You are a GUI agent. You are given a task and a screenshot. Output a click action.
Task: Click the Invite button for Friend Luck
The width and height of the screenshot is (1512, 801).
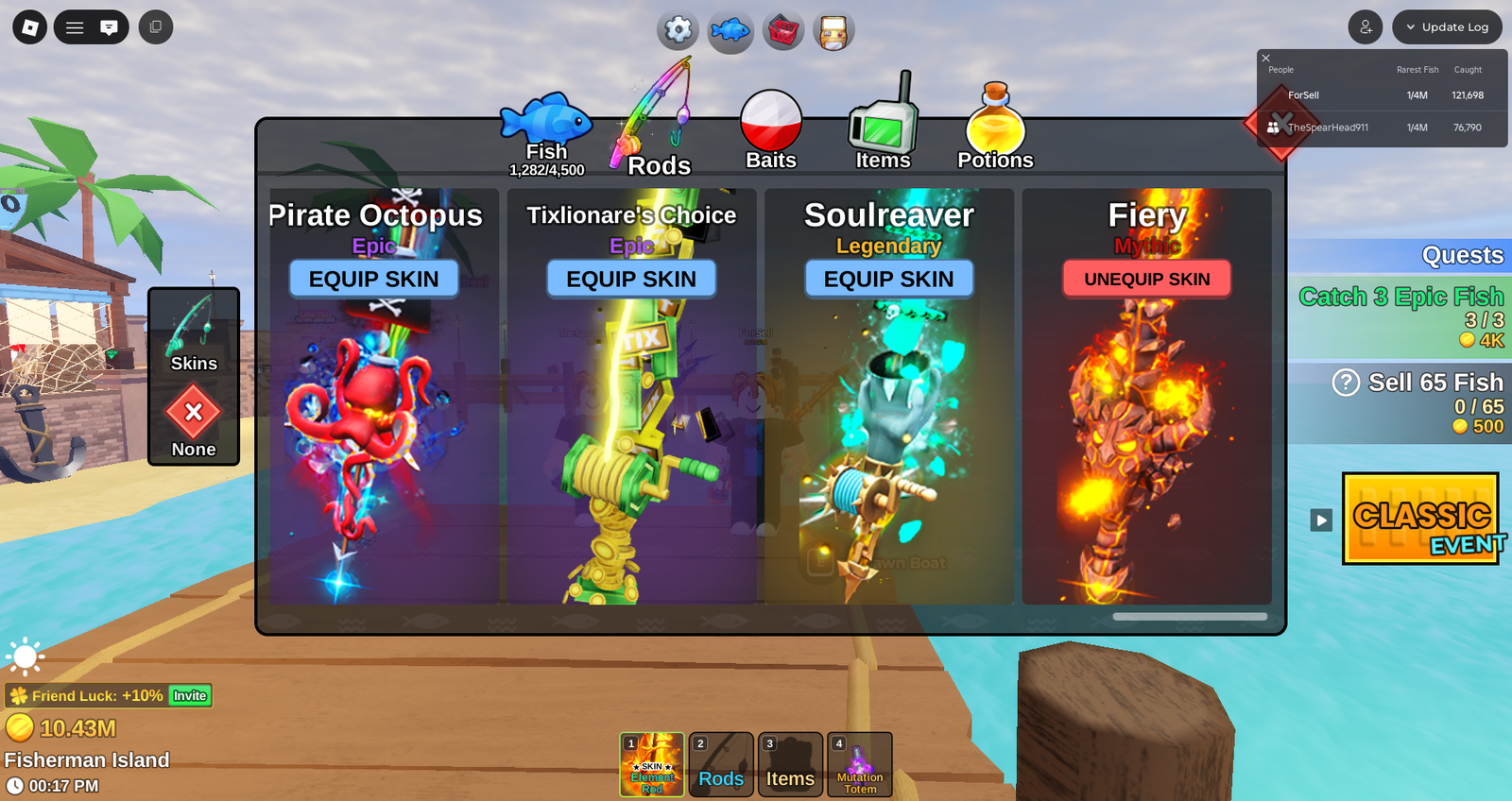189,696
